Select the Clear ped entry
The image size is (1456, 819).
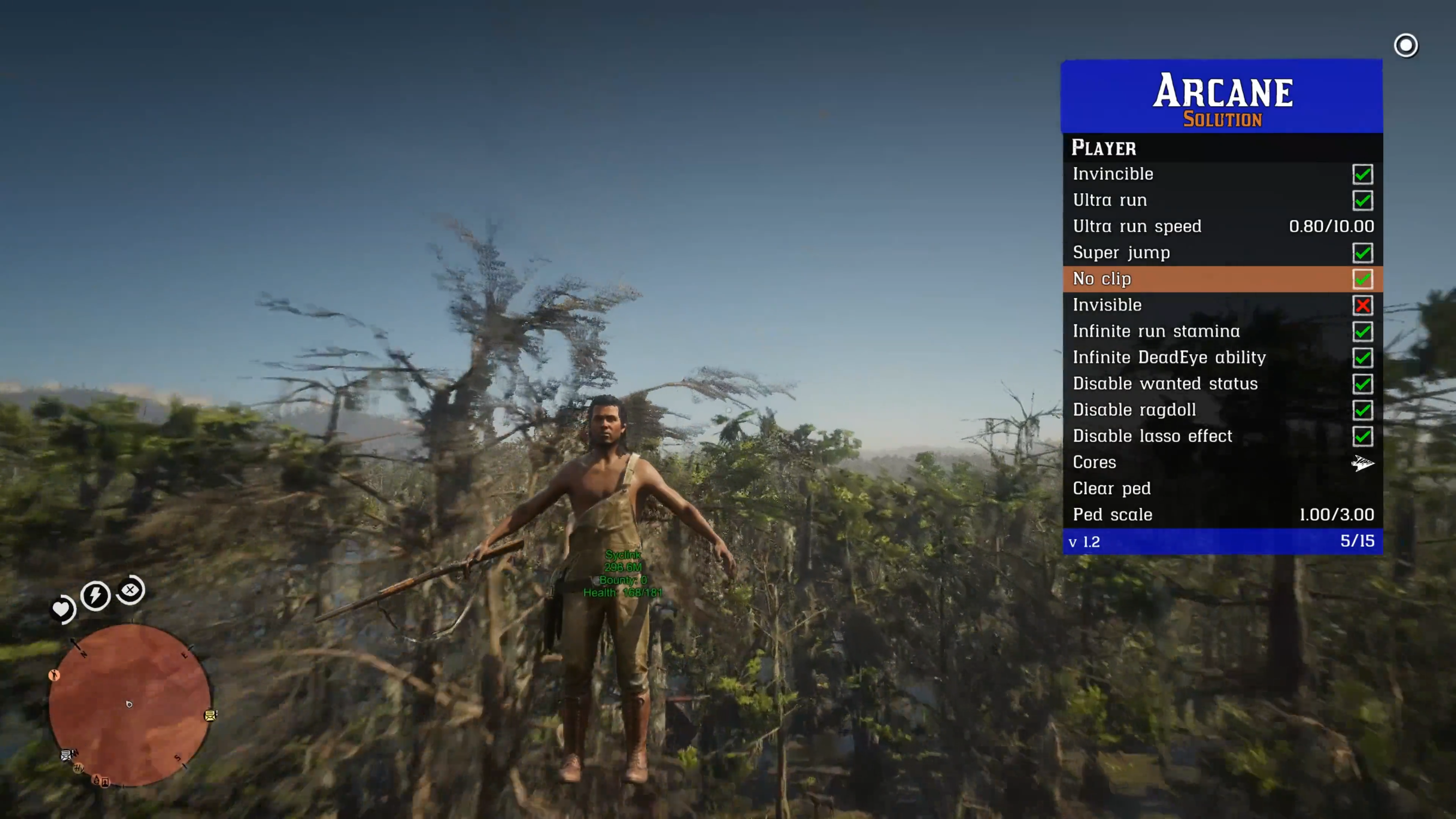[x=1111, y=489]
